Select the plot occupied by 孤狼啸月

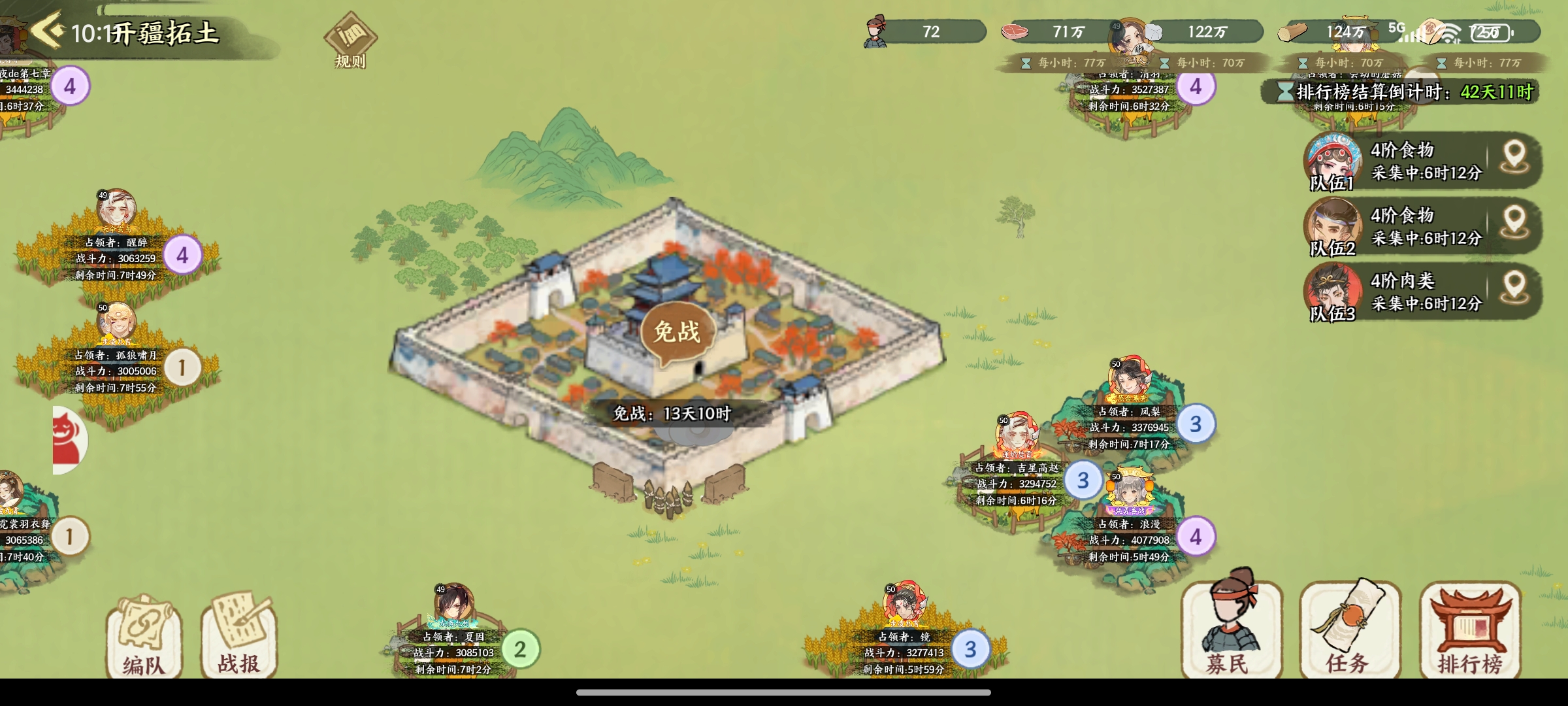coord(116,371)
